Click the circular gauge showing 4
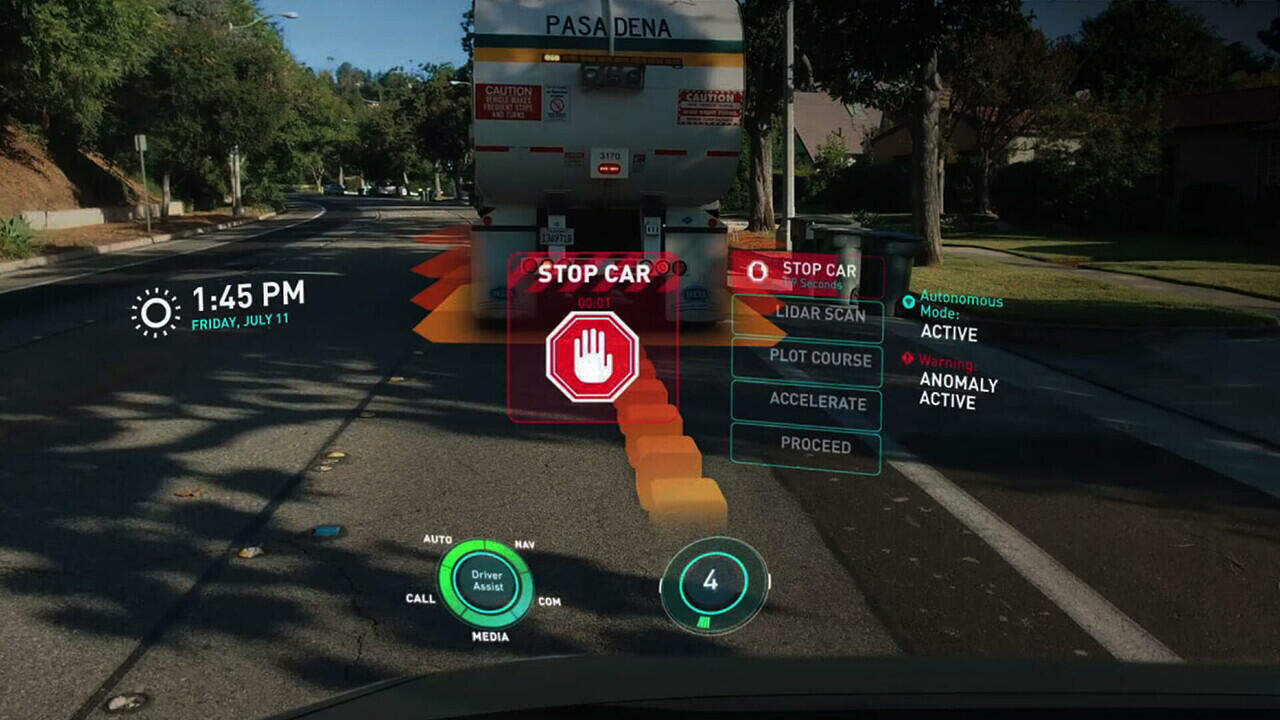 (711, 583)
